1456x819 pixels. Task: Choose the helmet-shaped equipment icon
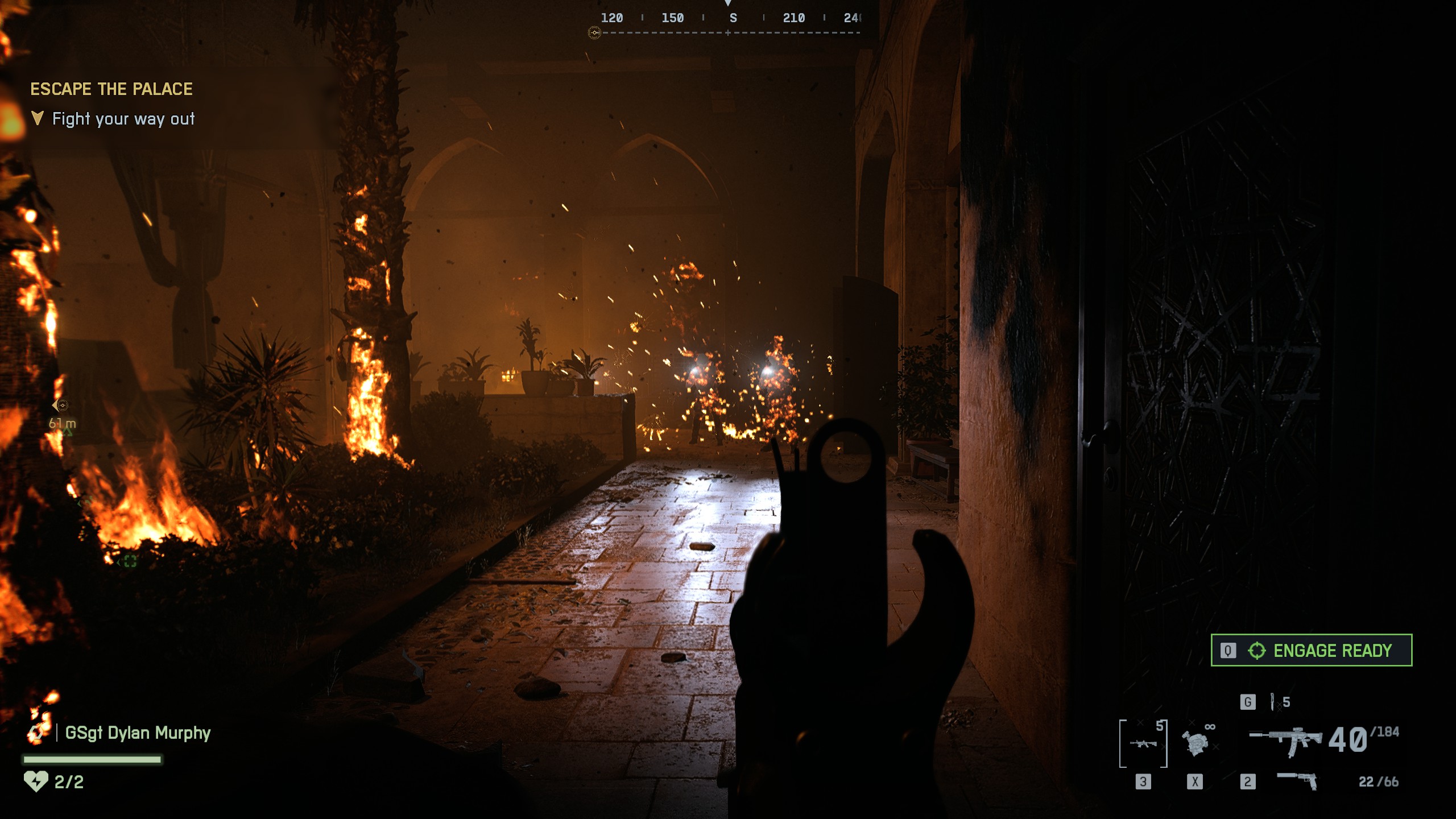click(x=1195, y=743)
